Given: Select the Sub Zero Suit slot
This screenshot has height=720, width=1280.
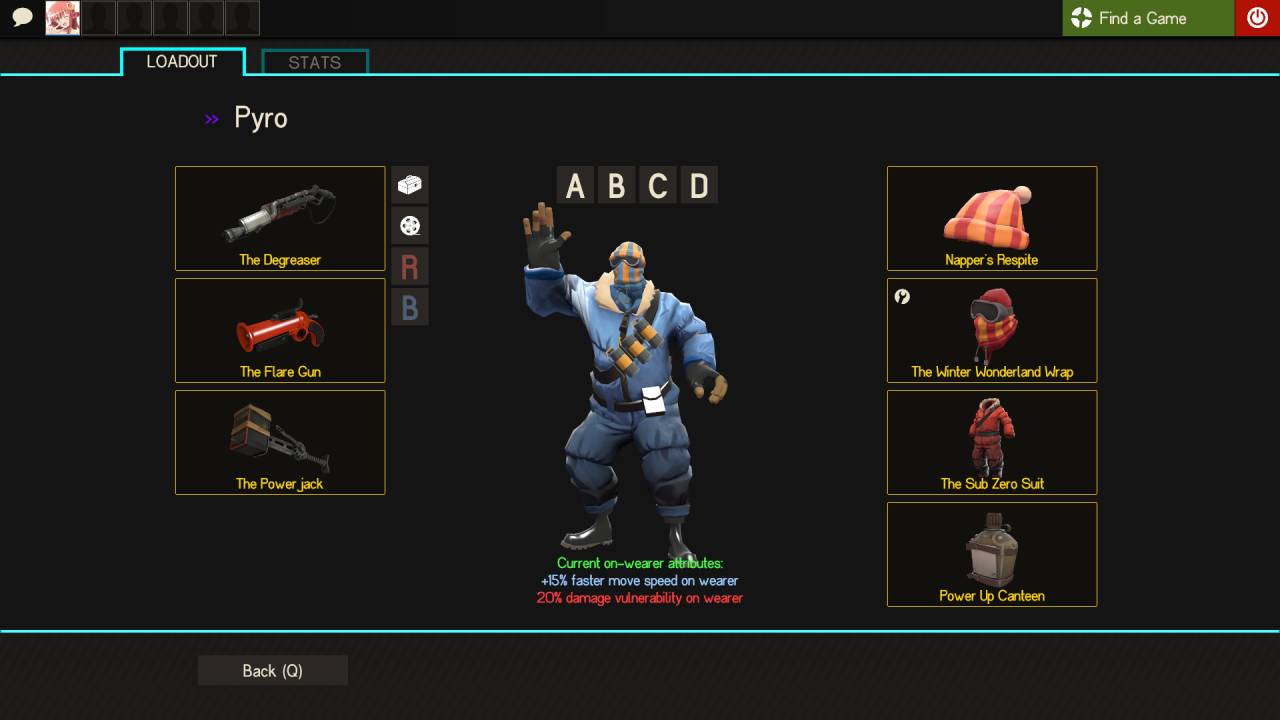Looking at the screenshot, I should (992, 442).
